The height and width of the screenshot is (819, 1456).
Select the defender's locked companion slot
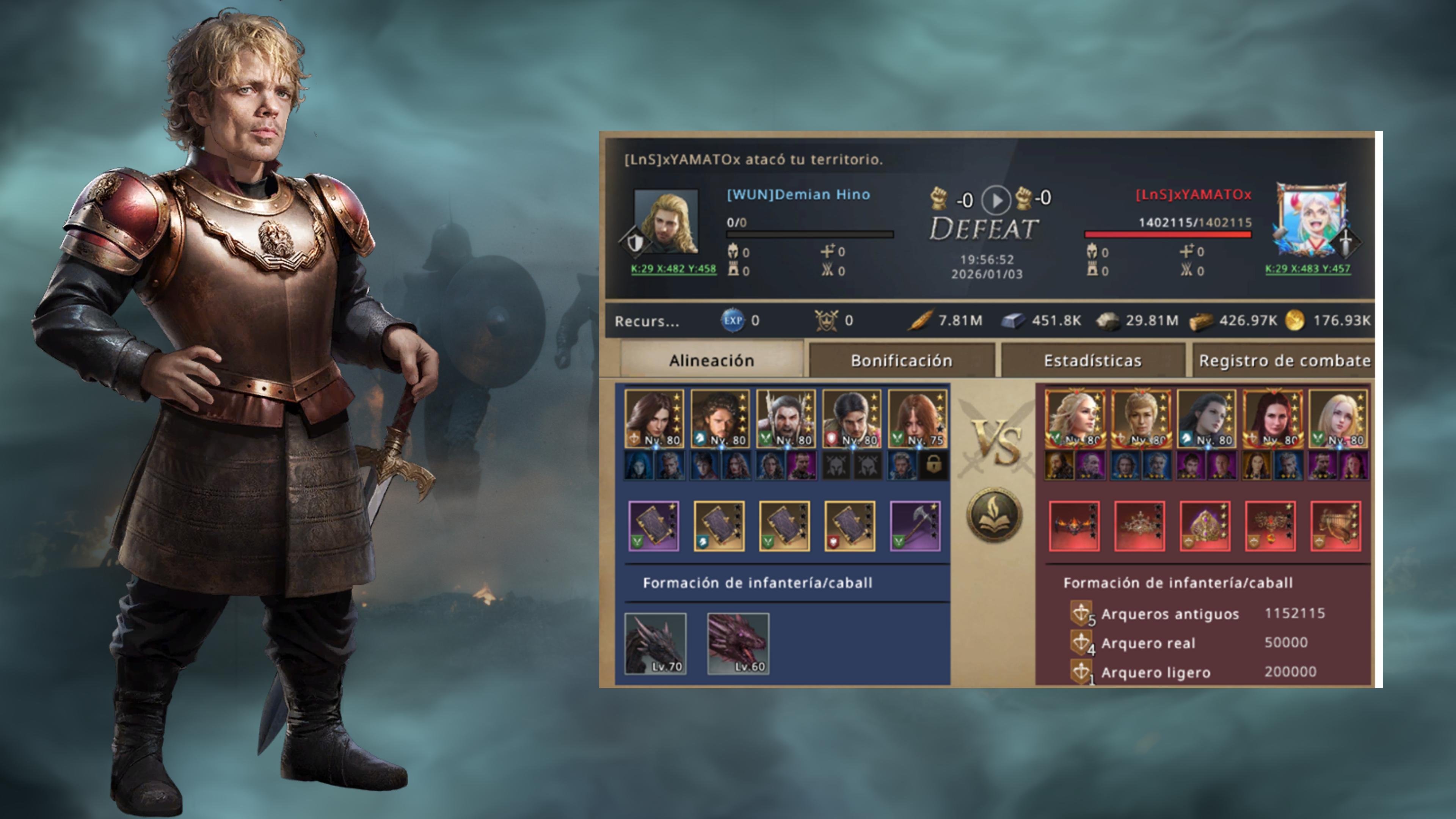pyautogui.click(x=933, y=465)
